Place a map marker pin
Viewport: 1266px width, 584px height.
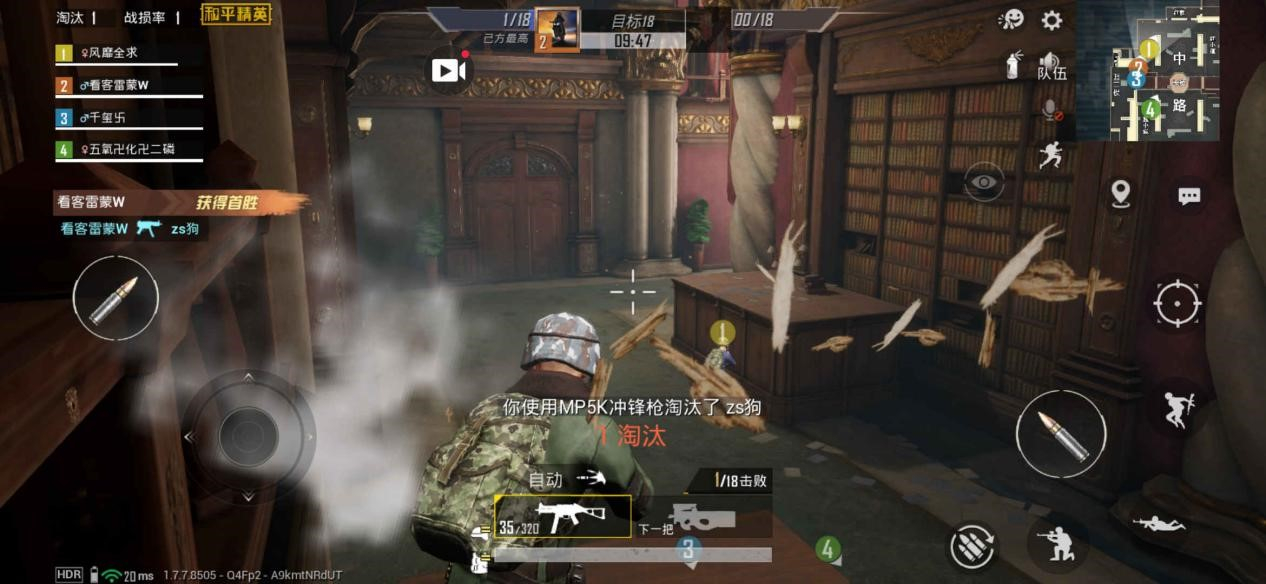click(x=1121, y=193)
